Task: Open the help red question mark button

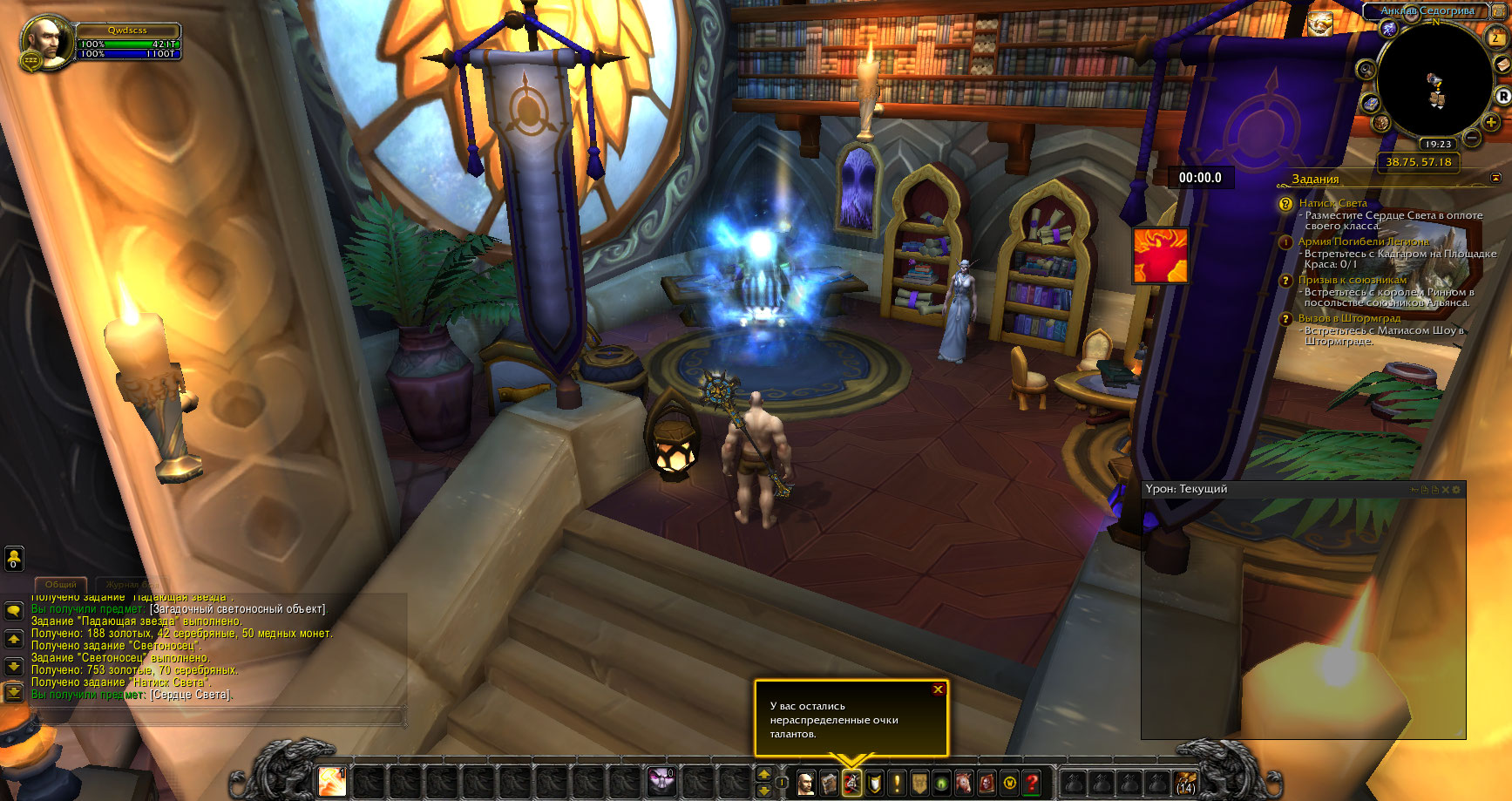Action: coord(1032,783)
